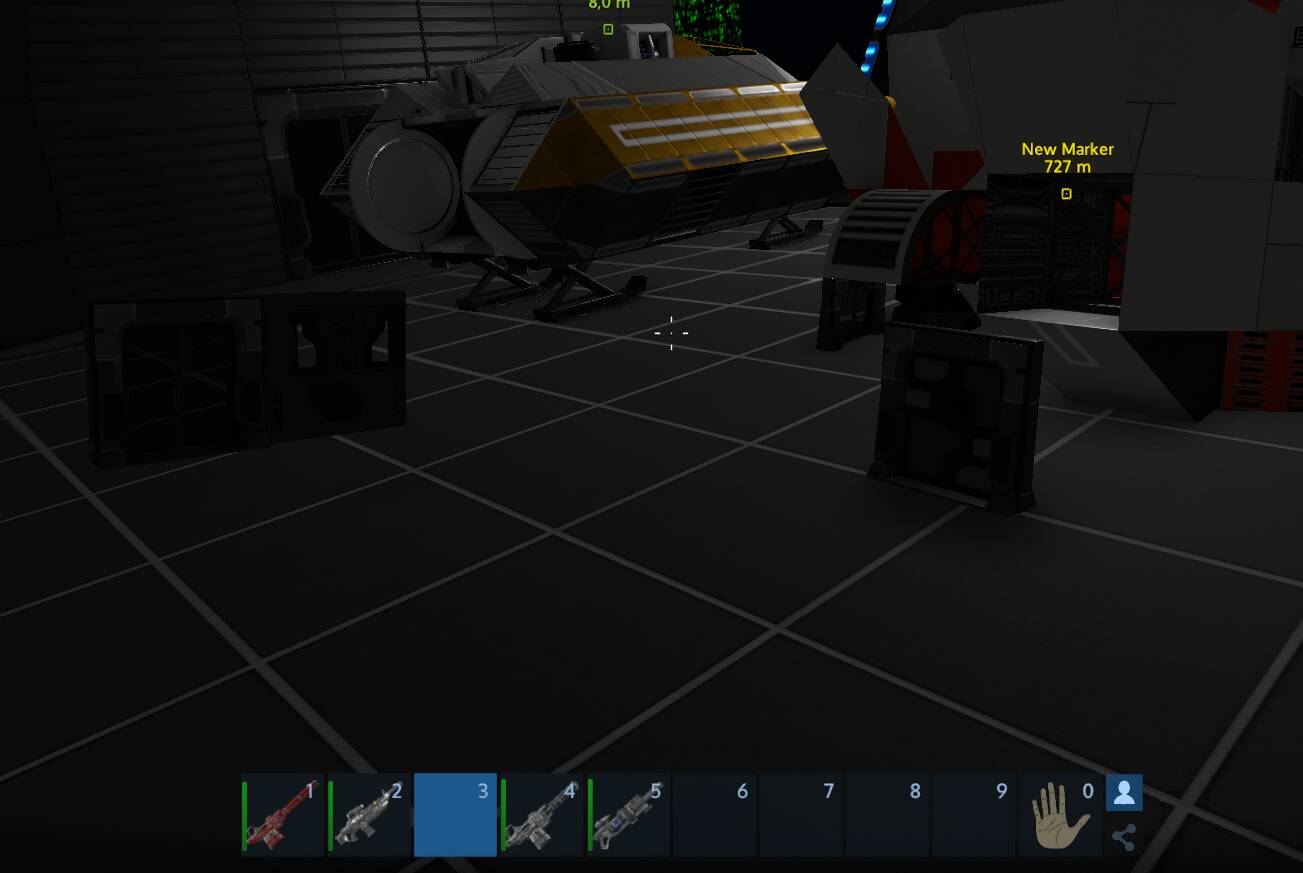Choose the long-barreled tool in slot 4
Image resolution: width=1303 pixels, height=873 pixels.
pyautogui.click(x=542, y=815)
